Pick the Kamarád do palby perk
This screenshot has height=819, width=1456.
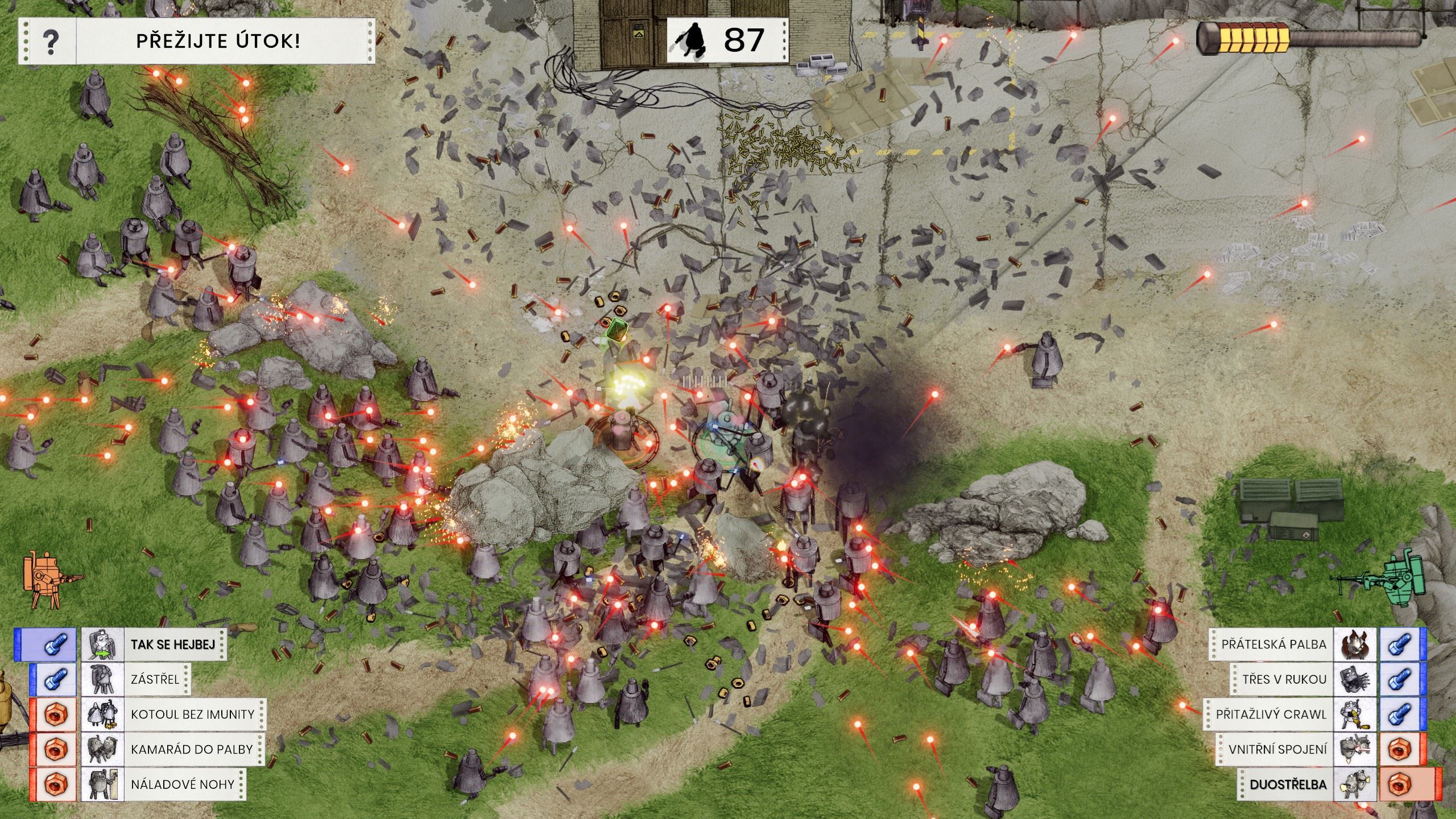191,749
